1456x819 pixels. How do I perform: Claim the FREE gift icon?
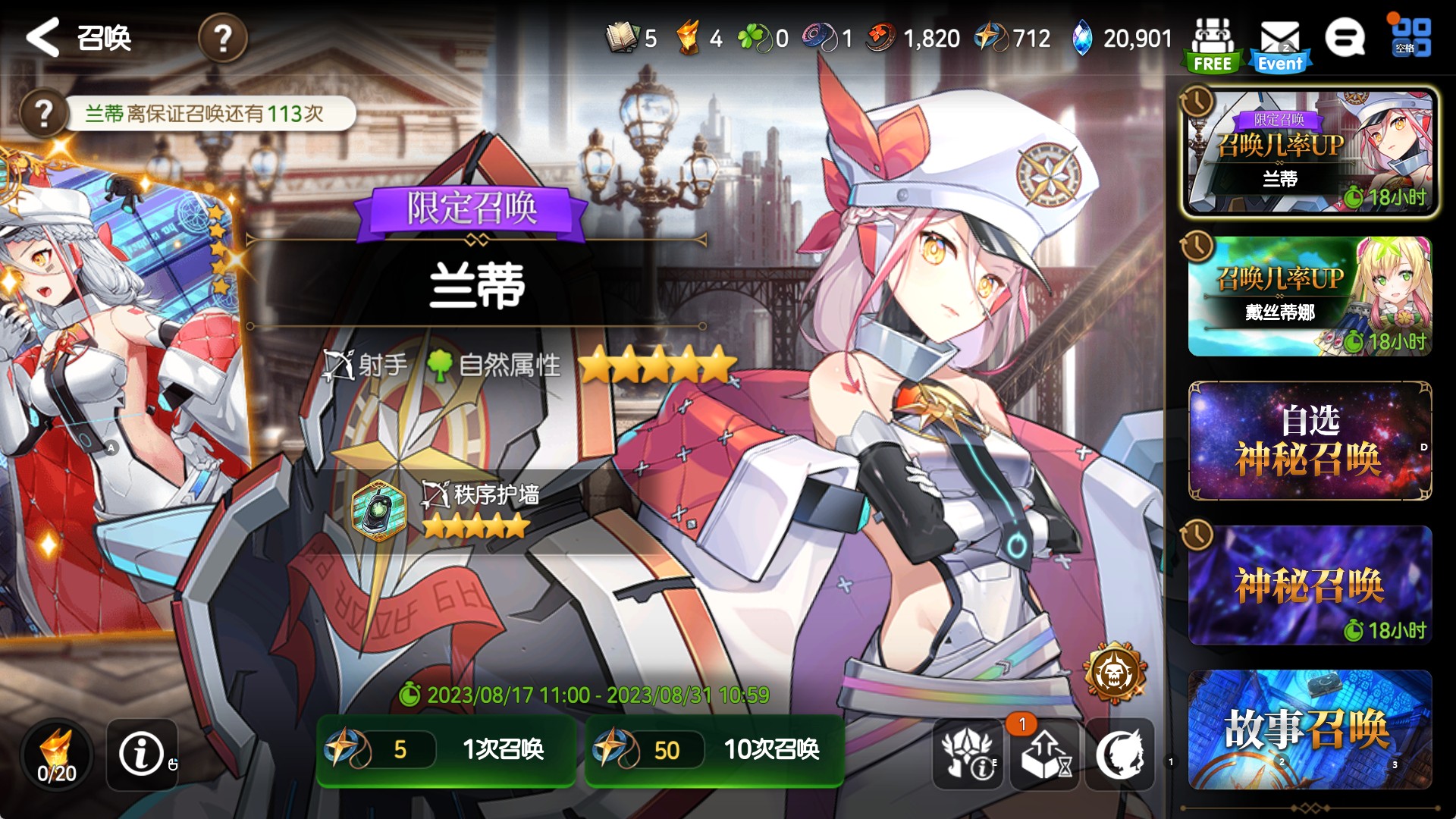(1212, 44)
